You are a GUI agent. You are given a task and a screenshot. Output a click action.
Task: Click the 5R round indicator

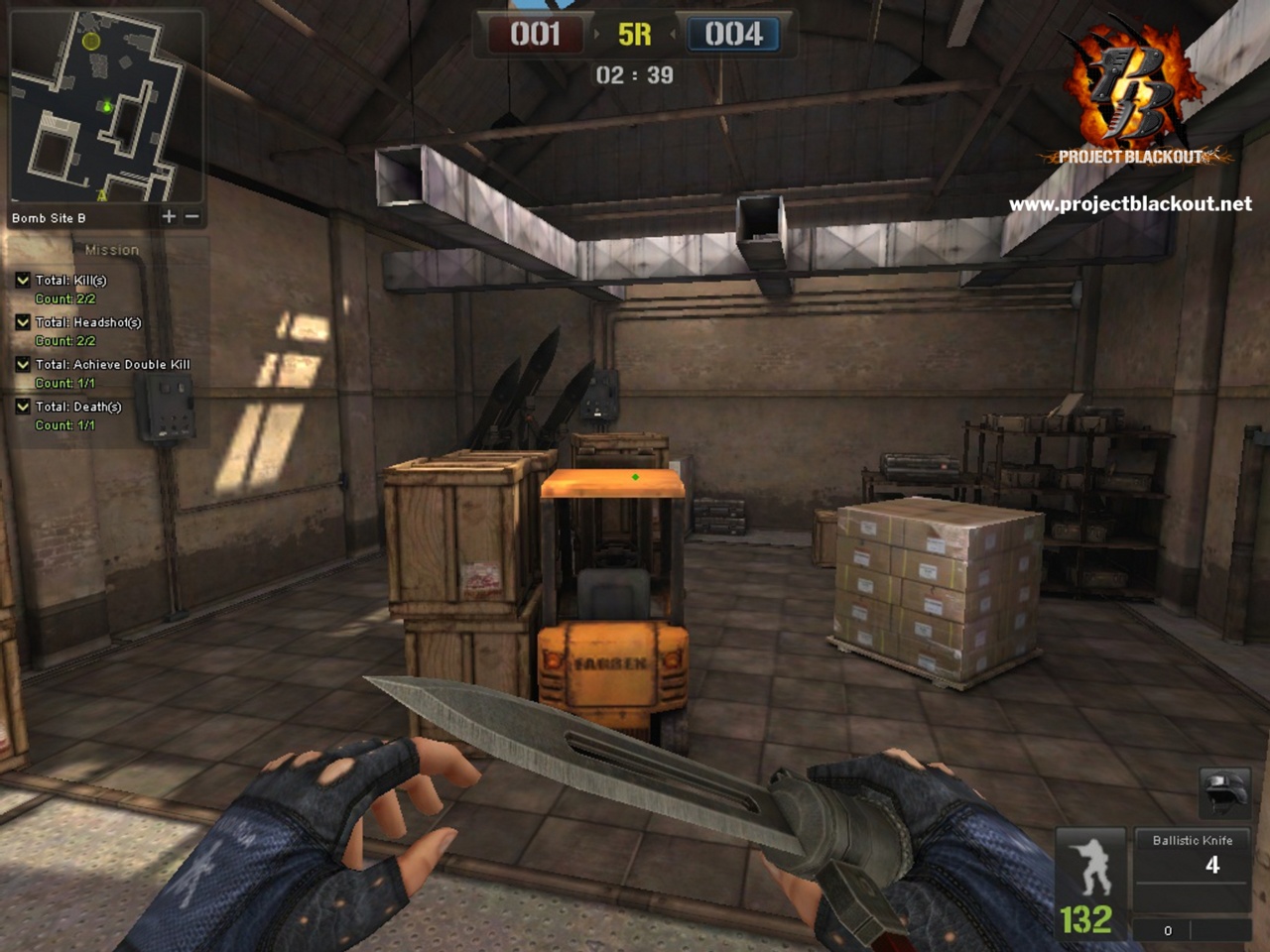[634, 33]
